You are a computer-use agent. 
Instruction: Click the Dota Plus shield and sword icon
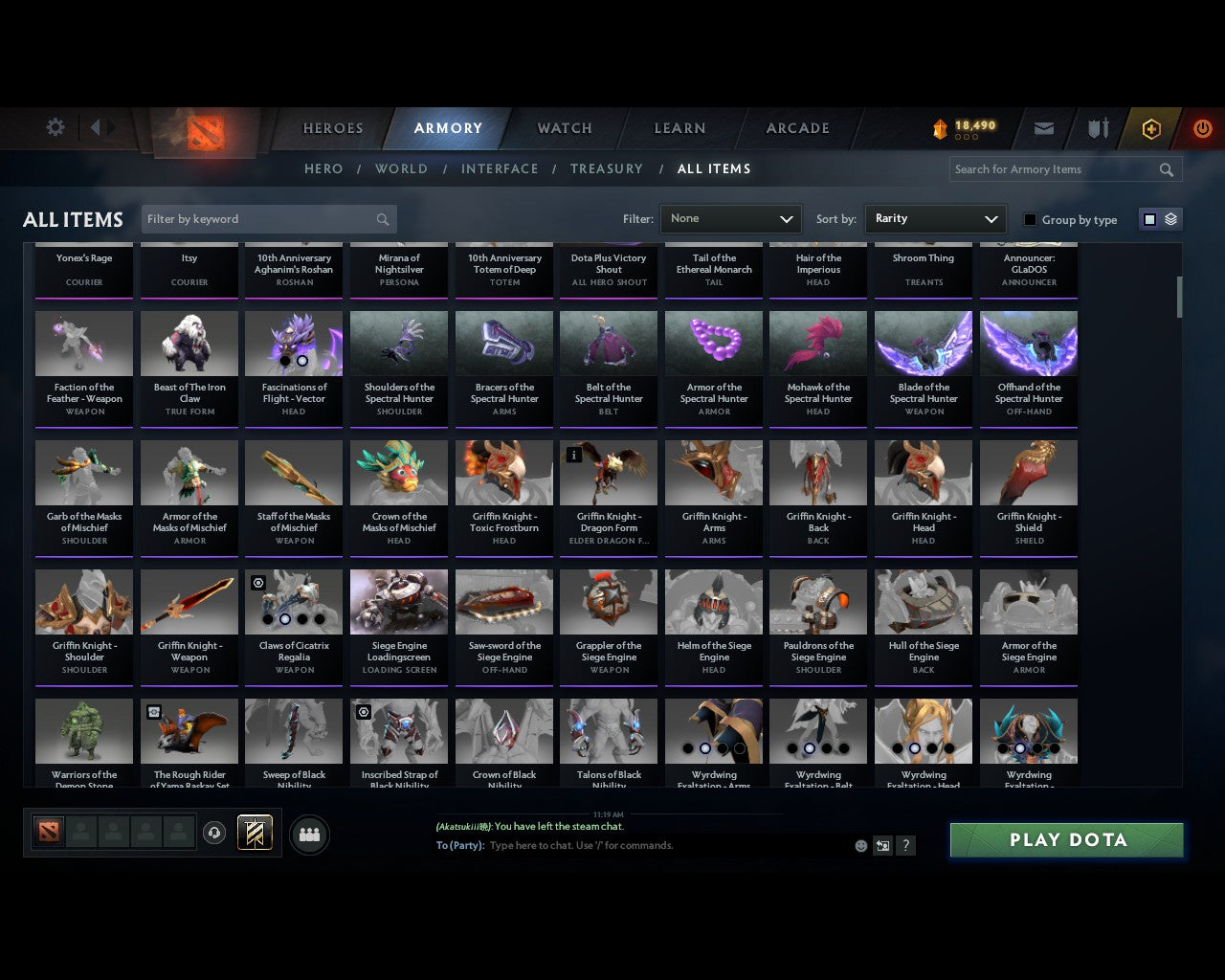[1097, 128]
